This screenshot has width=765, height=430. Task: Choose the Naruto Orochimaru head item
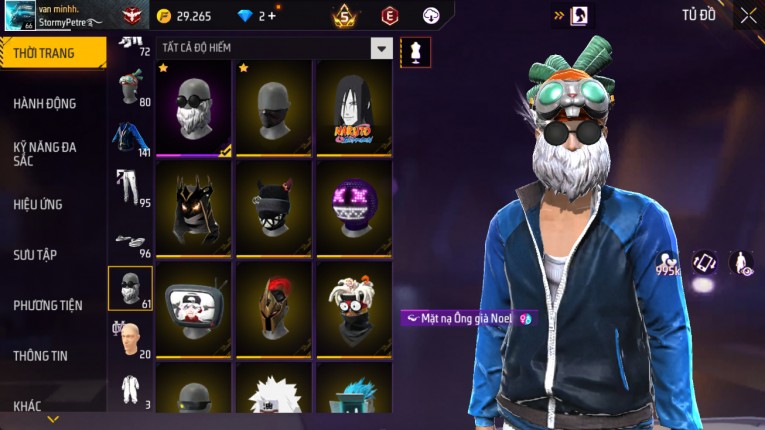pyautogui.click(x=352, y=107)
